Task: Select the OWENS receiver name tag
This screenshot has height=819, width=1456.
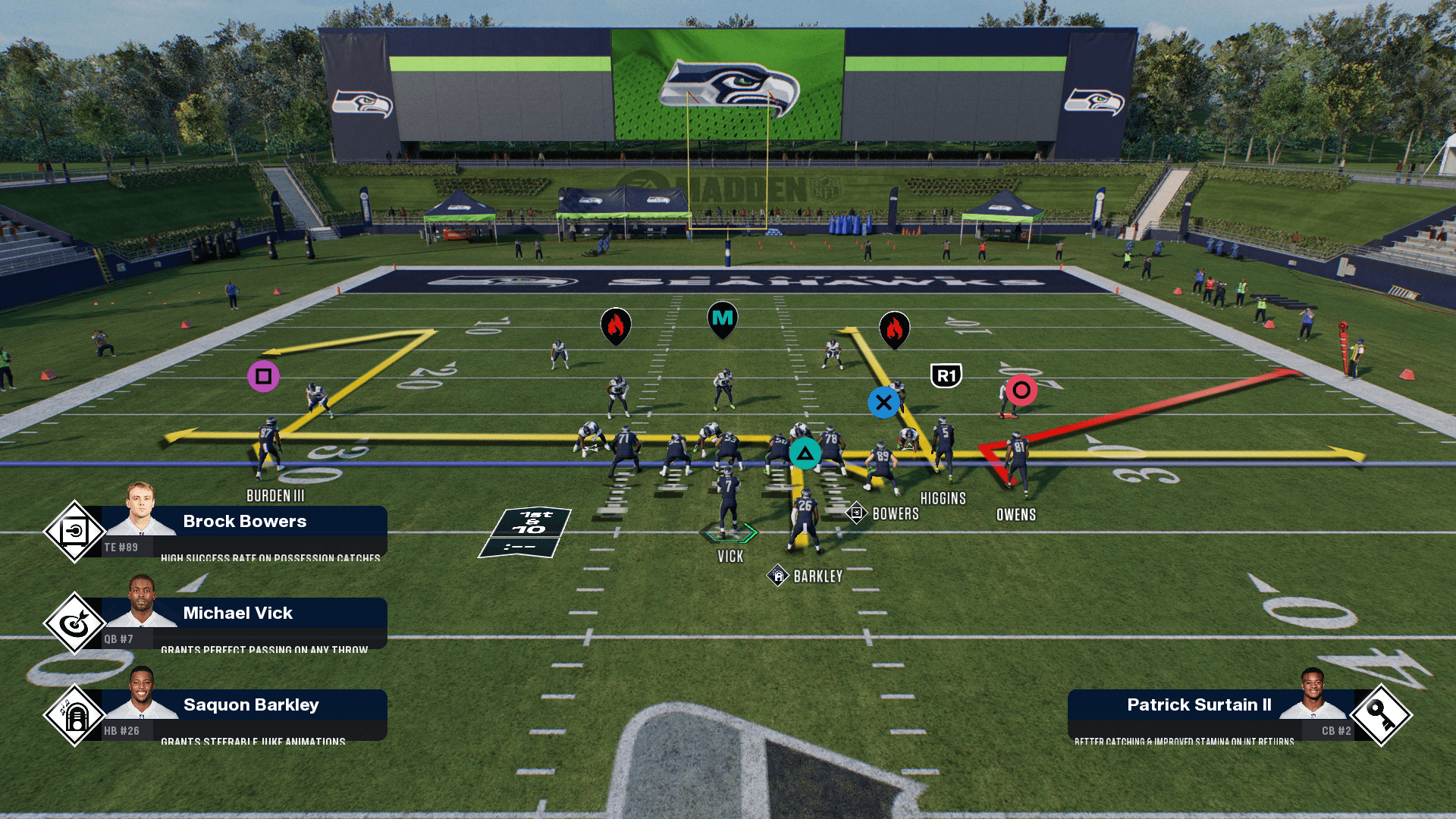Action: (1016, 515)
